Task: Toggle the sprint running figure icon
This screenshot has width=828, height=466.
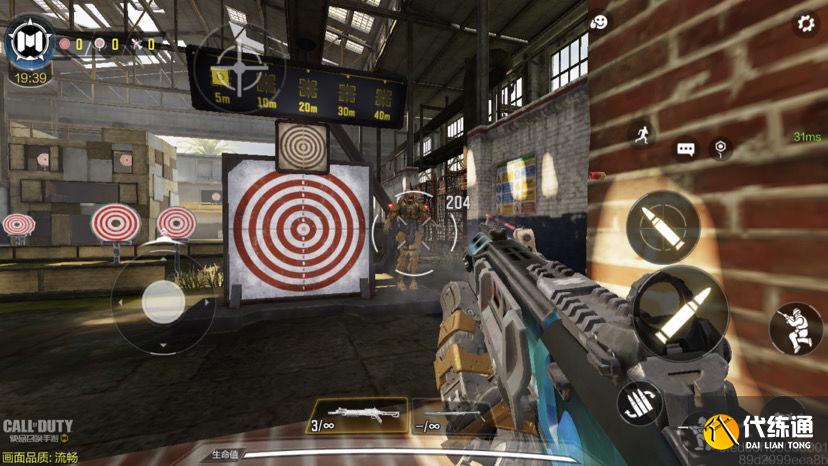Action: (x=641, y=135)
